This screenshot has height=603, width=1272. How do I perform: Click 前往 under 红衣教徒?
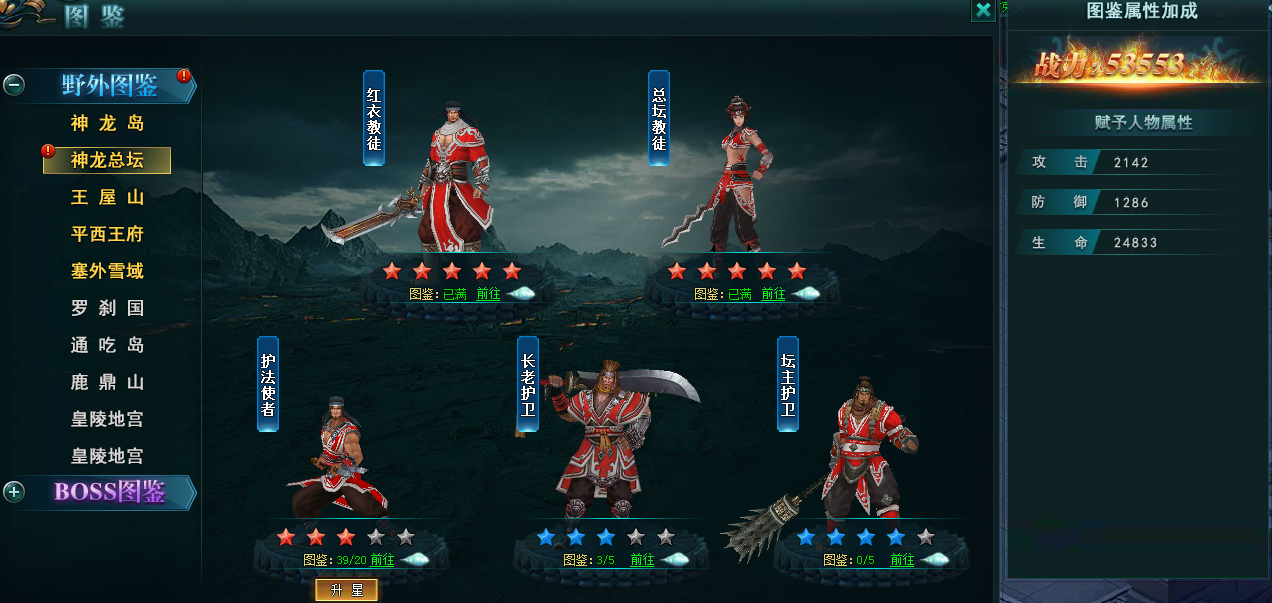point(488,294)
